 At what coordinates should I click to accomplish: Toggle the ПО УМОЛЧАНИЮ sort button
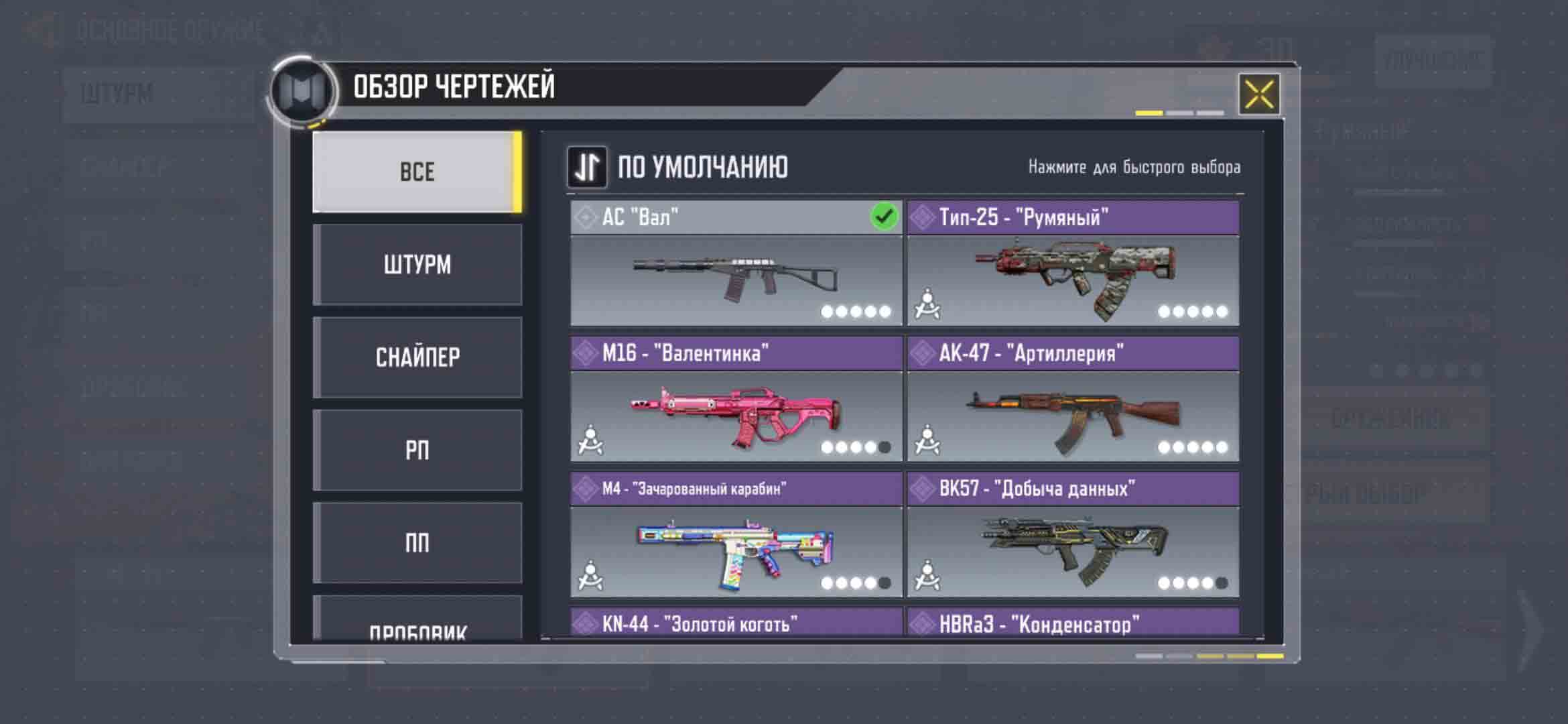[587, 167]
